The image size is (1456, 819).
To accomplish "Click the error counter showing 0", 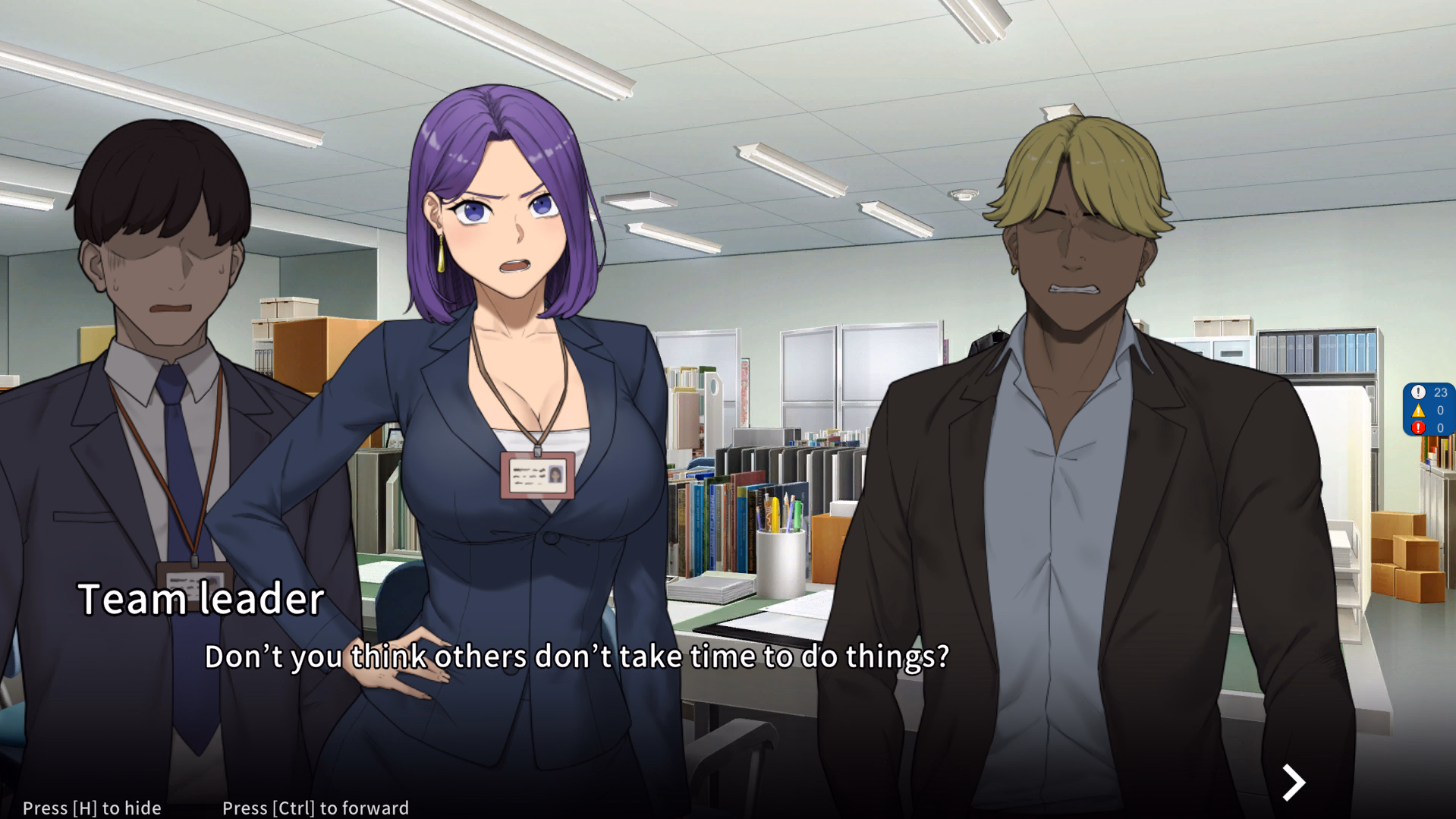I will coord(1440,427).
